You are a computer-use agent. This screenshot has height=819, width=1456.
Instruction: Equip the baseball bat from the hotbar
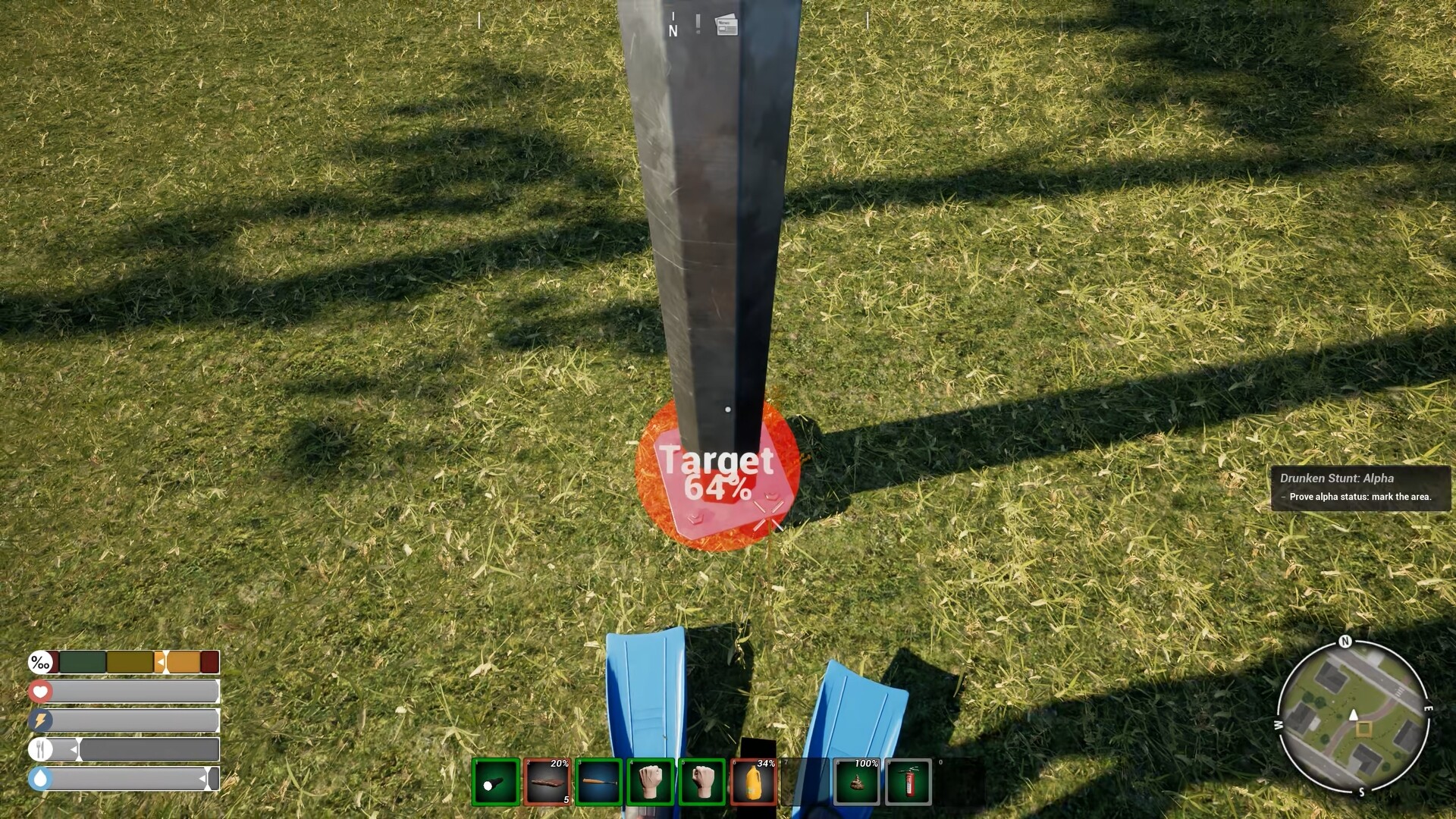(x=599, y=782)
